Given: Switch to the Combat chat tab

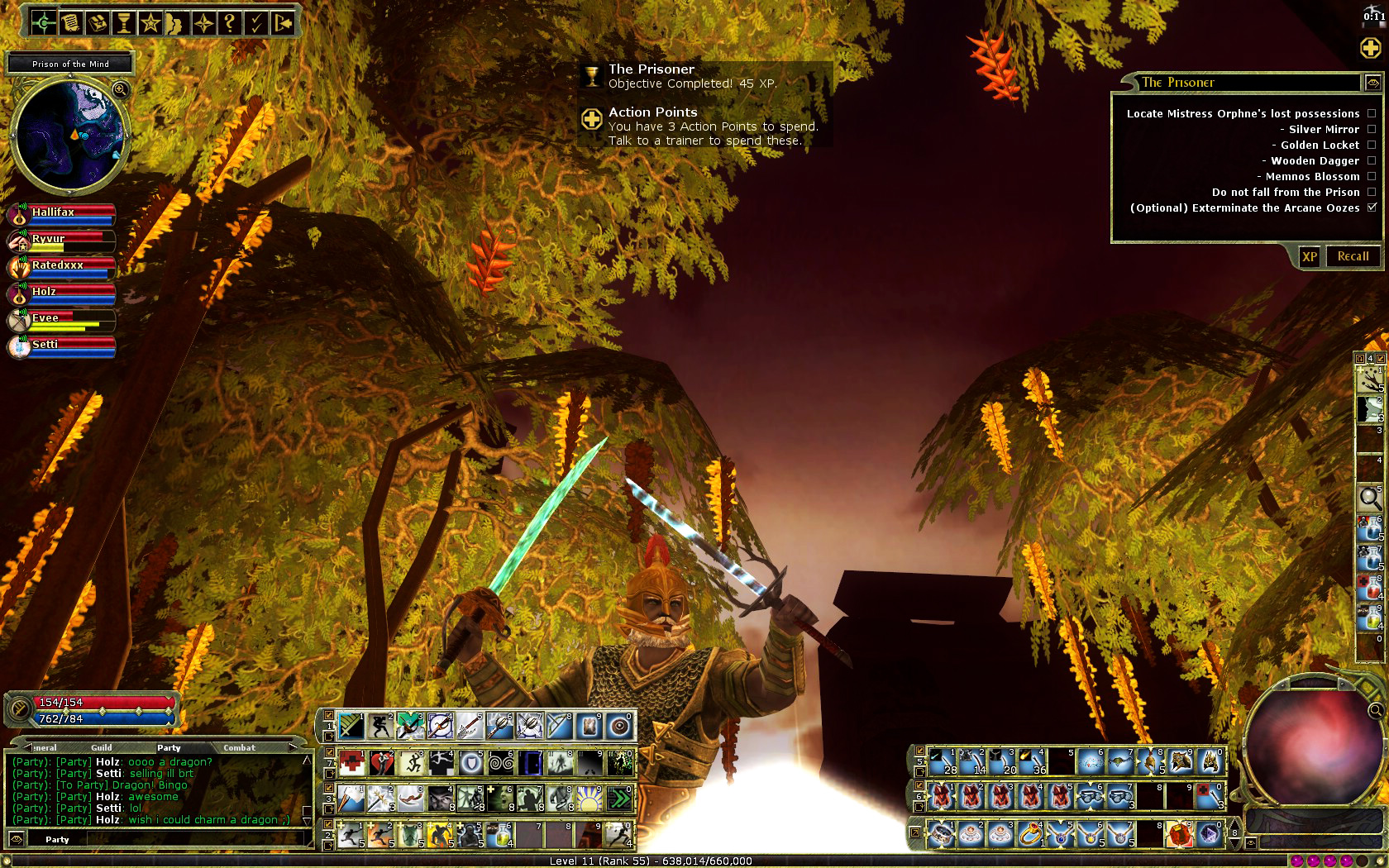Looking at the screenshot, I should (x=239, y=747).
